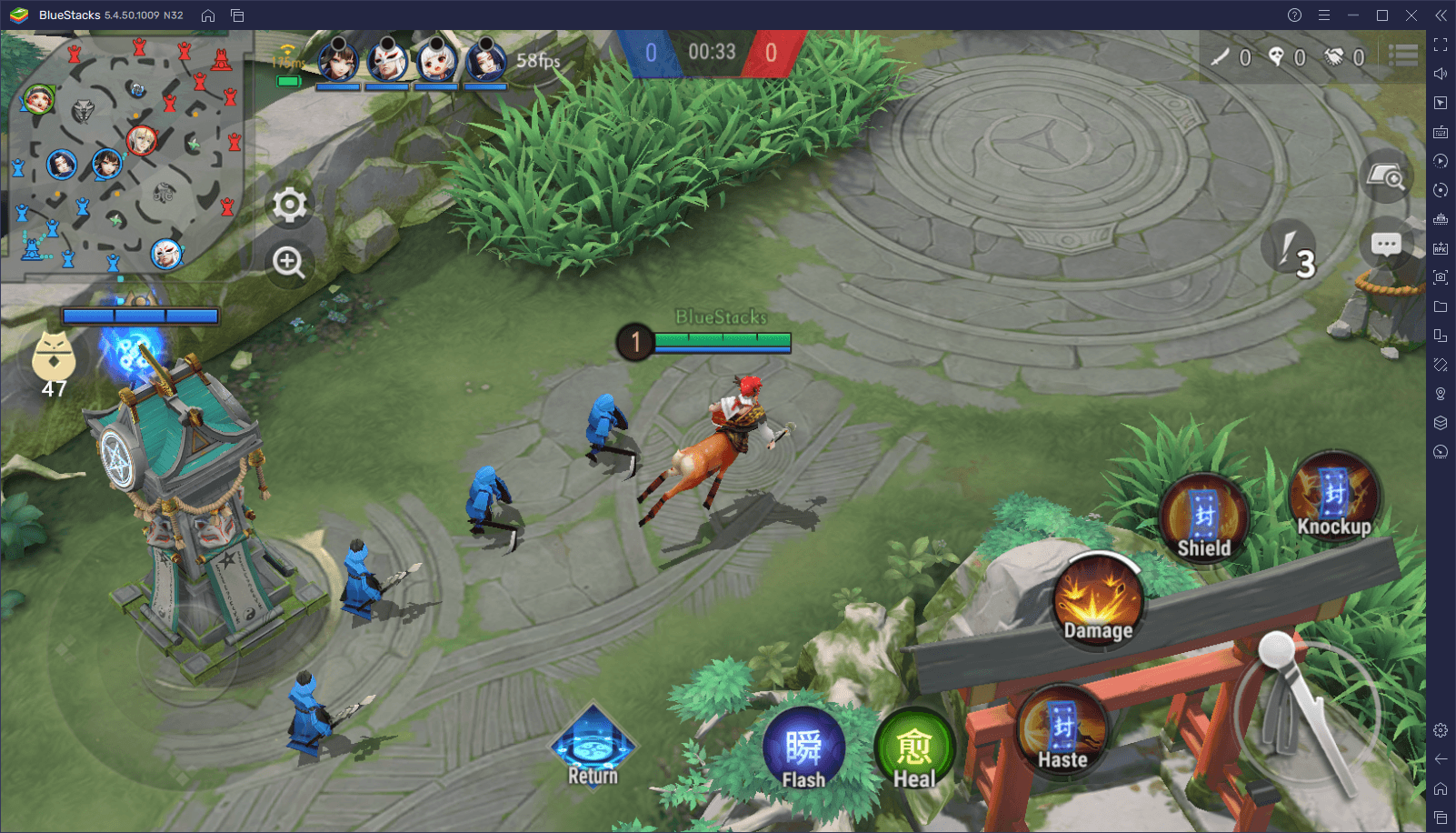Viewport: 1456px width, 833px height.
Task: Activate the Flash spell
Action: point(803,750)
